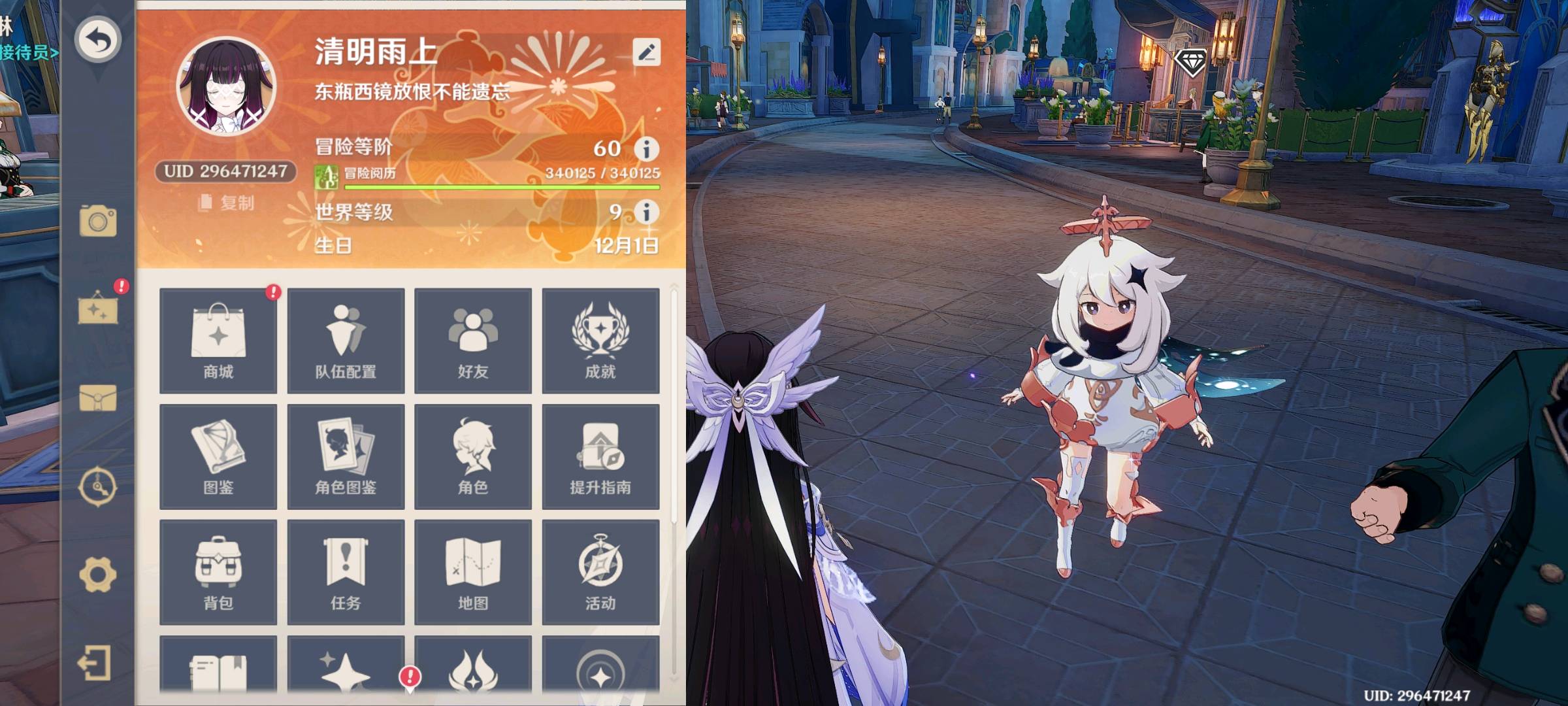Open the 角色 character menu
Viewport: 1568px width, 706px height.
coord(473,456)
